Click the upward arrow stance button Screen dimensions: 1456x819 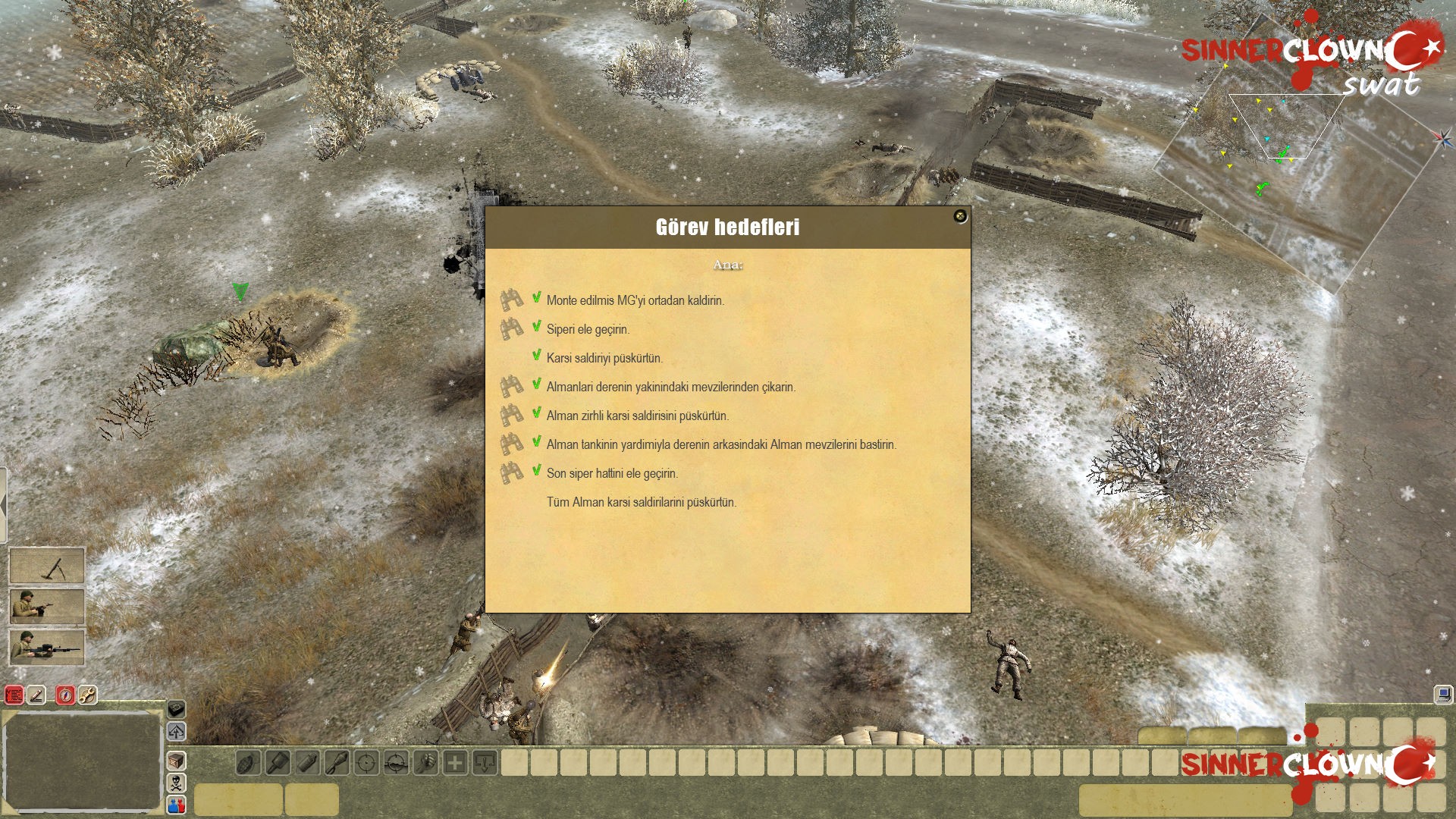point(176,732)
